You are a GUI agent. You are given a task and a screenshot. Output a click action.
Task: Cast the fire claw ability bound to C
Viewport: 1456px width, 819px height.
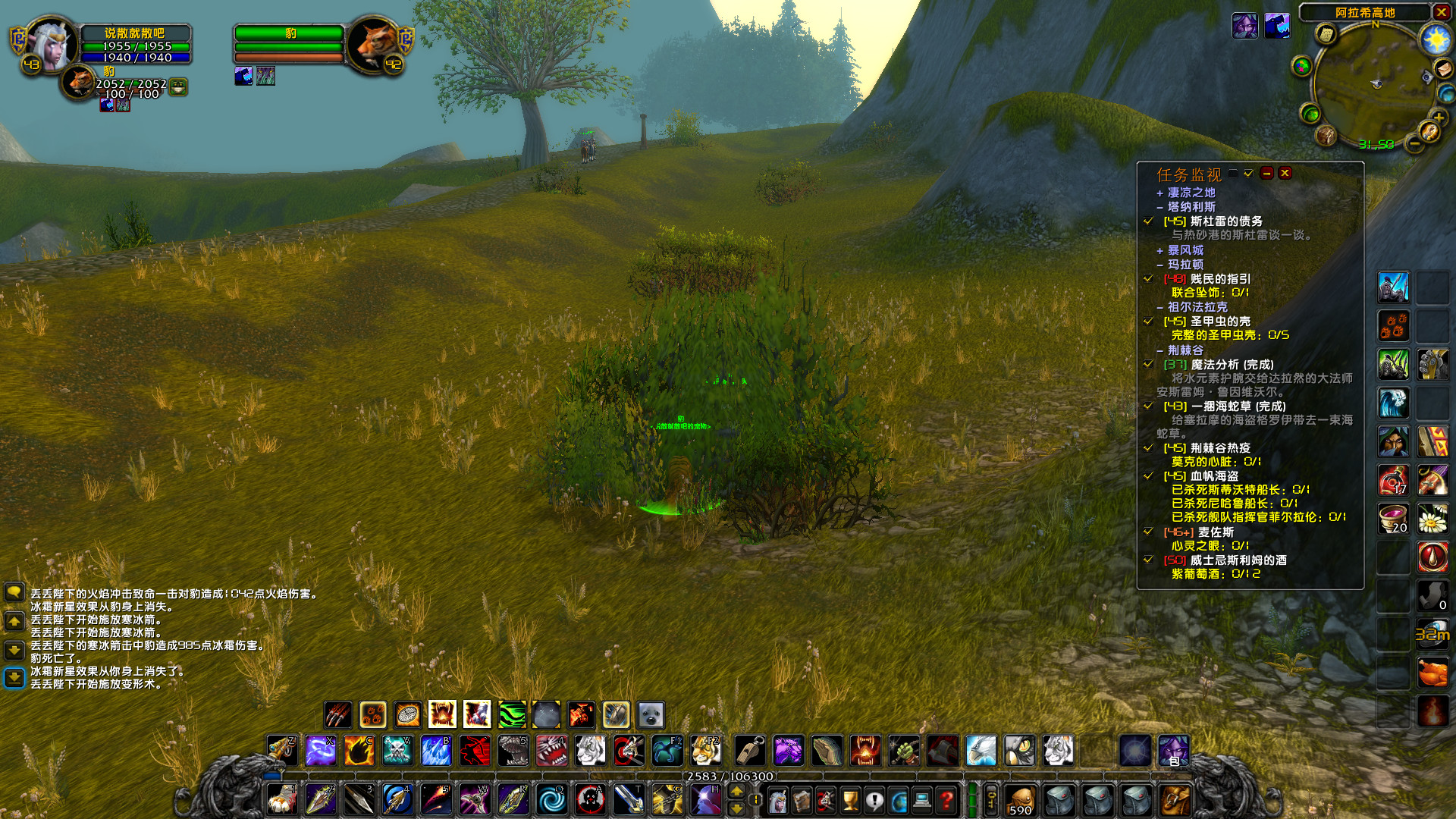tap(359, 751)
